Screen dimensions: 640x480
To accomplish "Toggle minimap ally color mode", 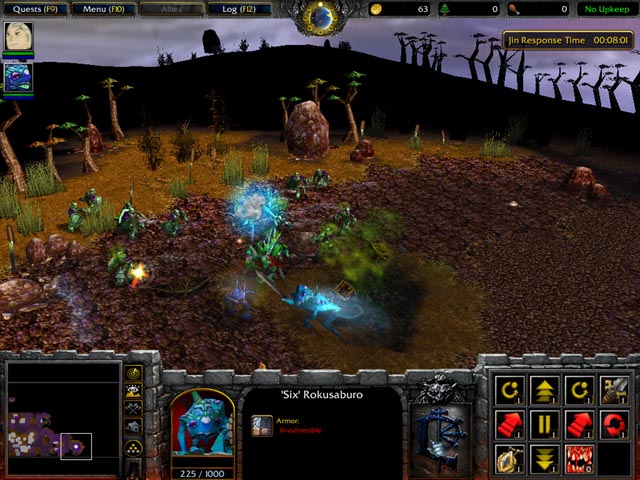I will point(134,408).
